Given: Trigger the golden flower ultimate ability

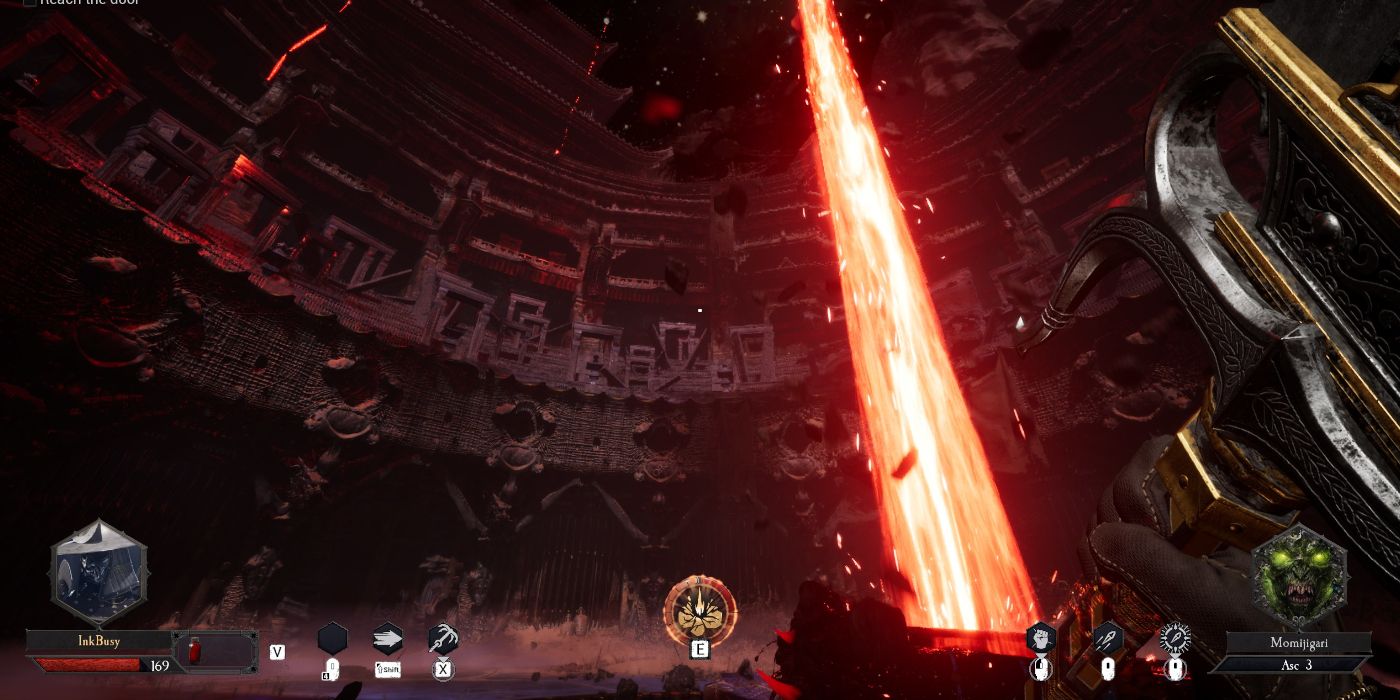Looking at the screenshot, I should coord(700,609).
